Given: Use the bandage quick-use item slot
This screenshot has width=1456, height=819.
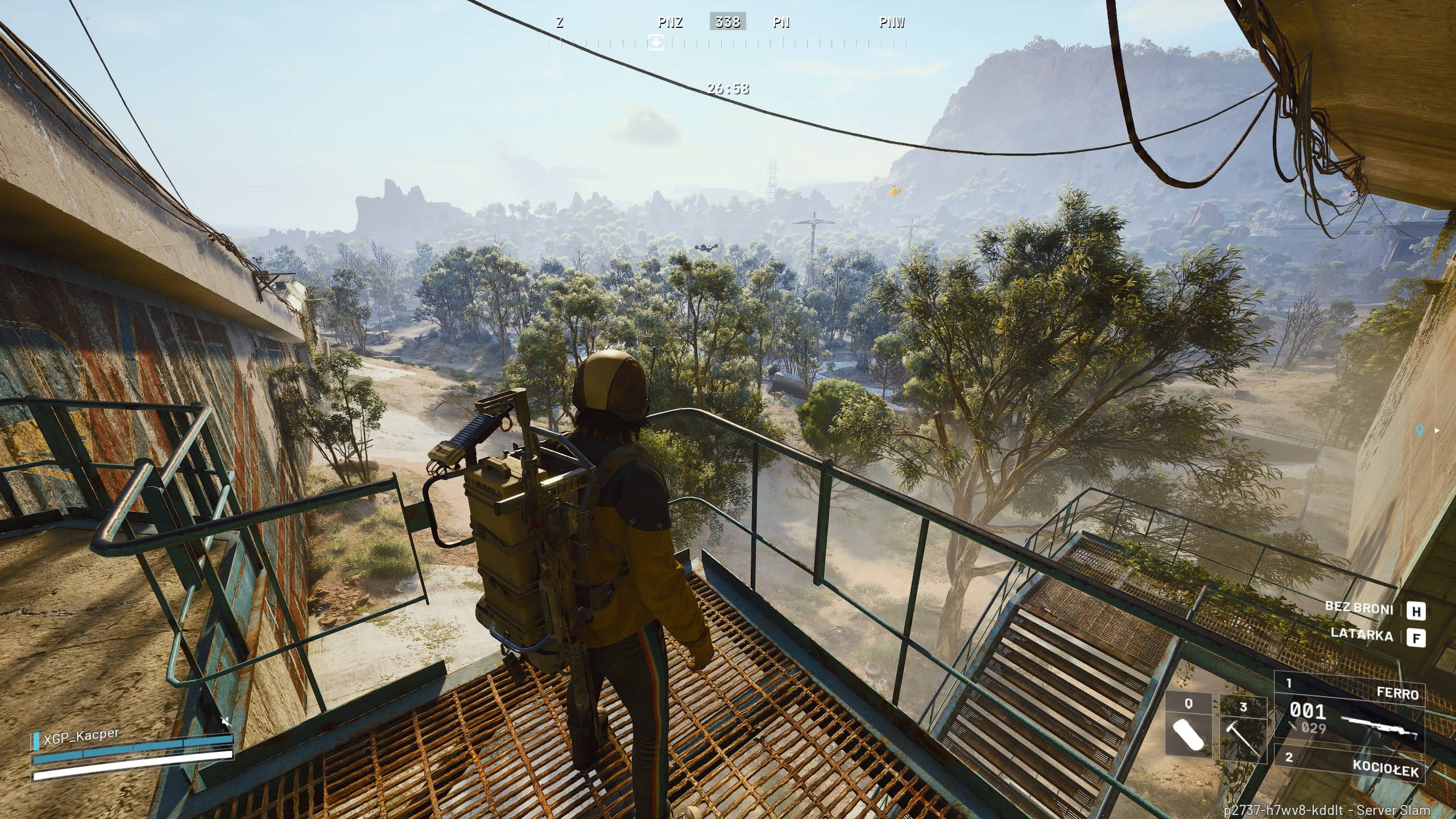Looking at the screenshot, I should [1188, 726].
